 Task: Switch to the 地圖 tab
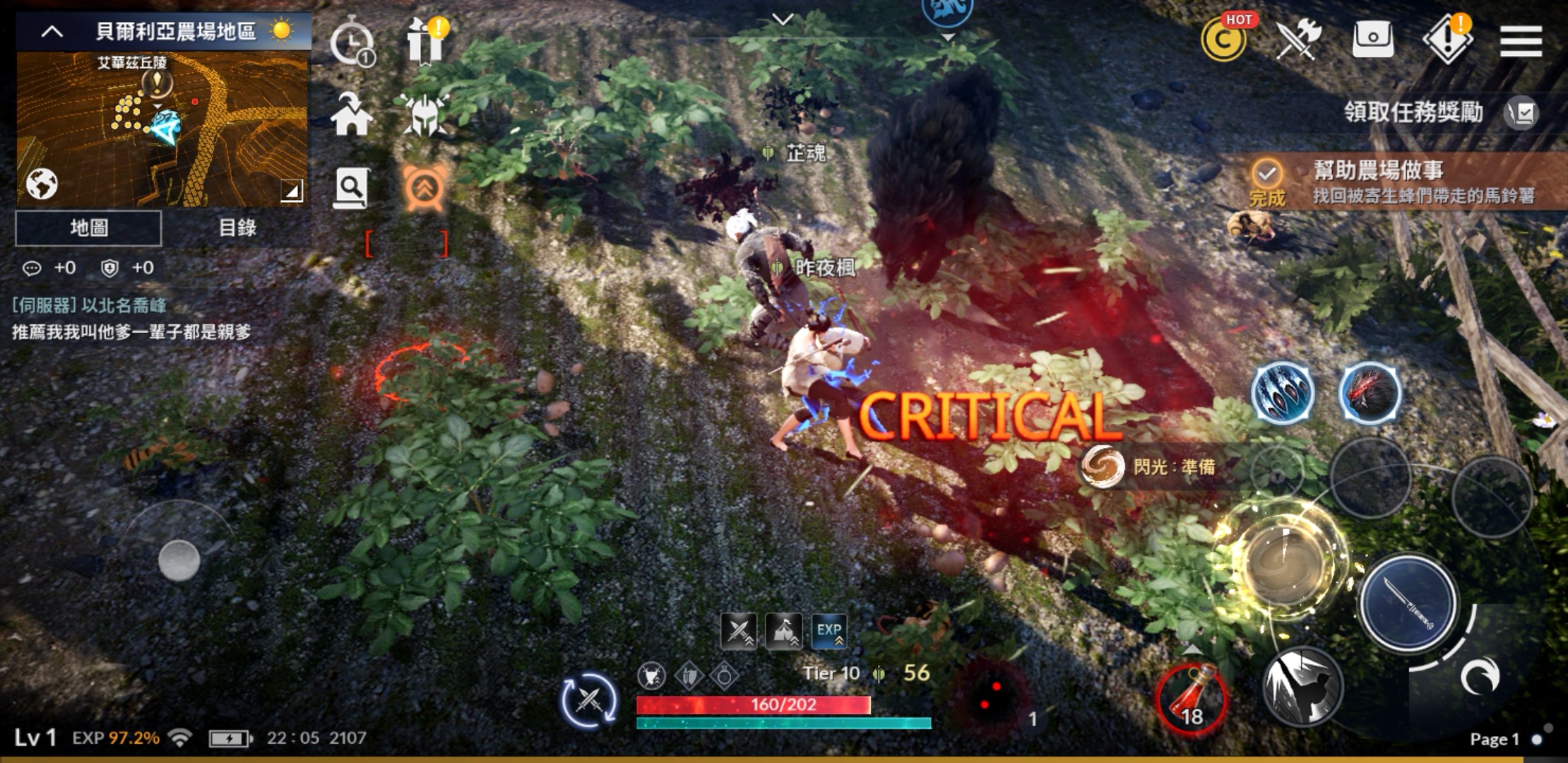click(x=89, y=227)
